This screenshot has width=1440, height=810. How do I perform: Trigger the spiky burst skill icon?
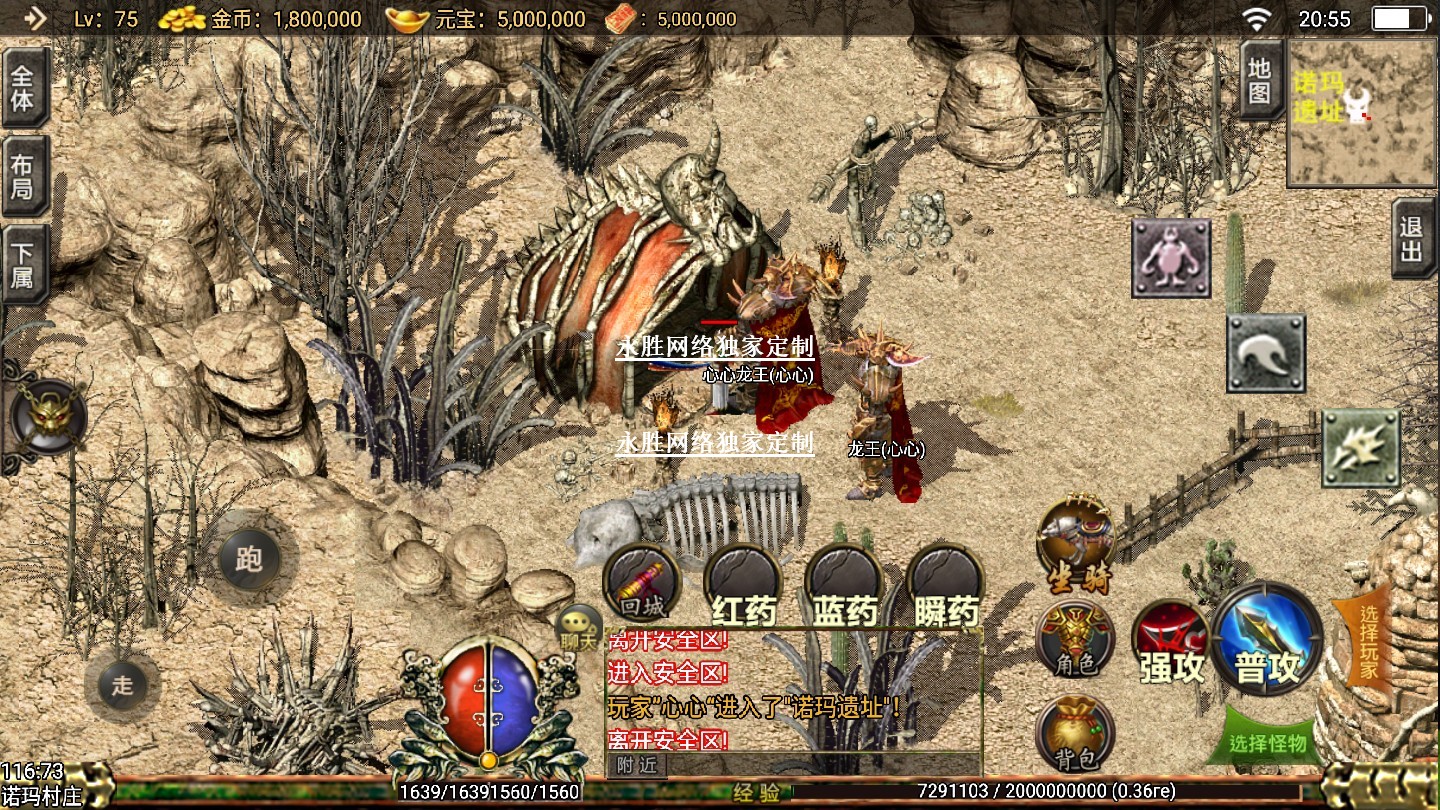coord(1361,446)
